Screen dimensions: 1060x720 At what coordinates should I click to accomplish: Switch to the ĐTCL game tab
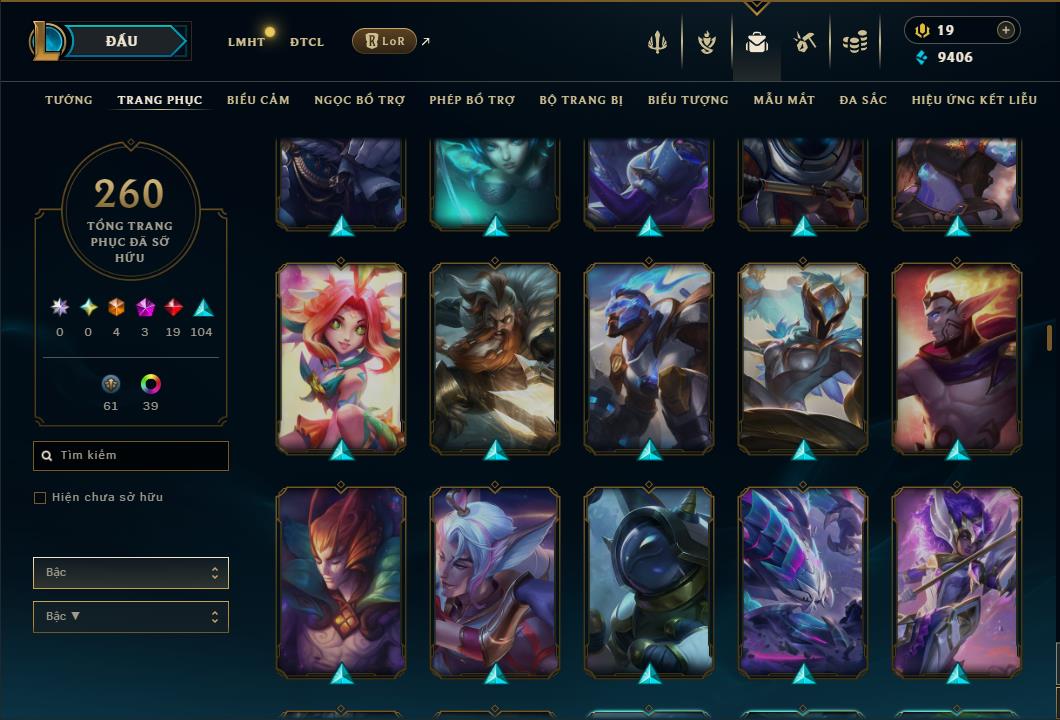(307, 42)
